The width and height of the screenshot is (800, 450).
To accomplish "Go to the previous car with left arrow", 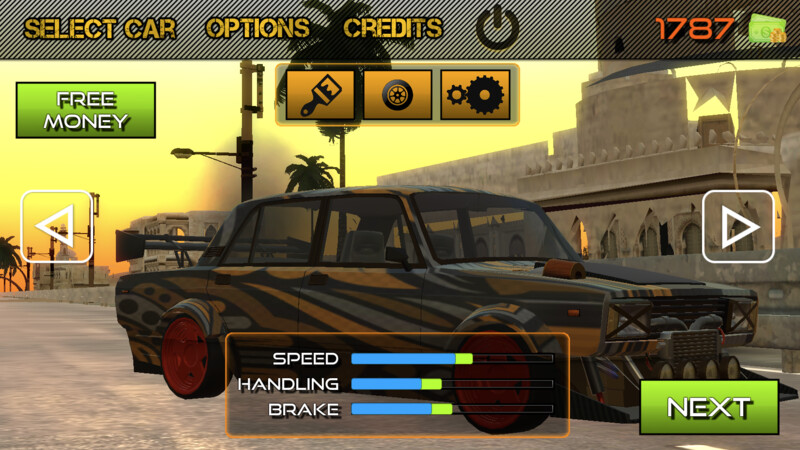I will pyautogui.click(x=56, y=227).
